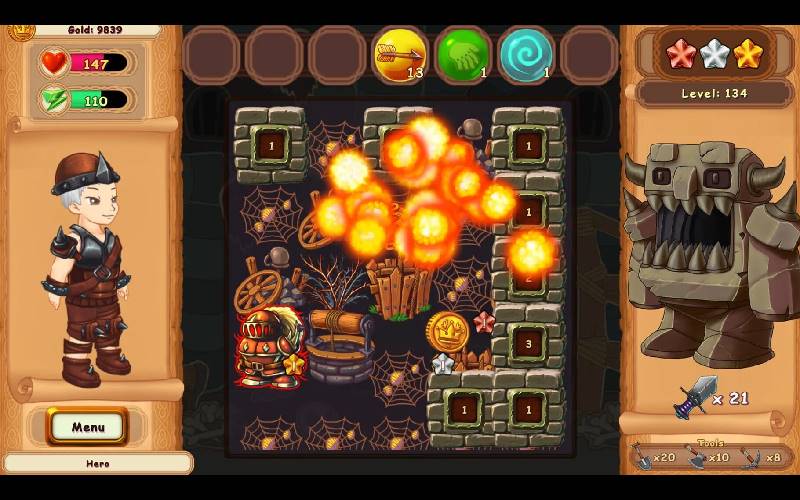Cast the teal swirl skill orb
Image resolution: width=800 pixels, height=500 pixels.
526,55
